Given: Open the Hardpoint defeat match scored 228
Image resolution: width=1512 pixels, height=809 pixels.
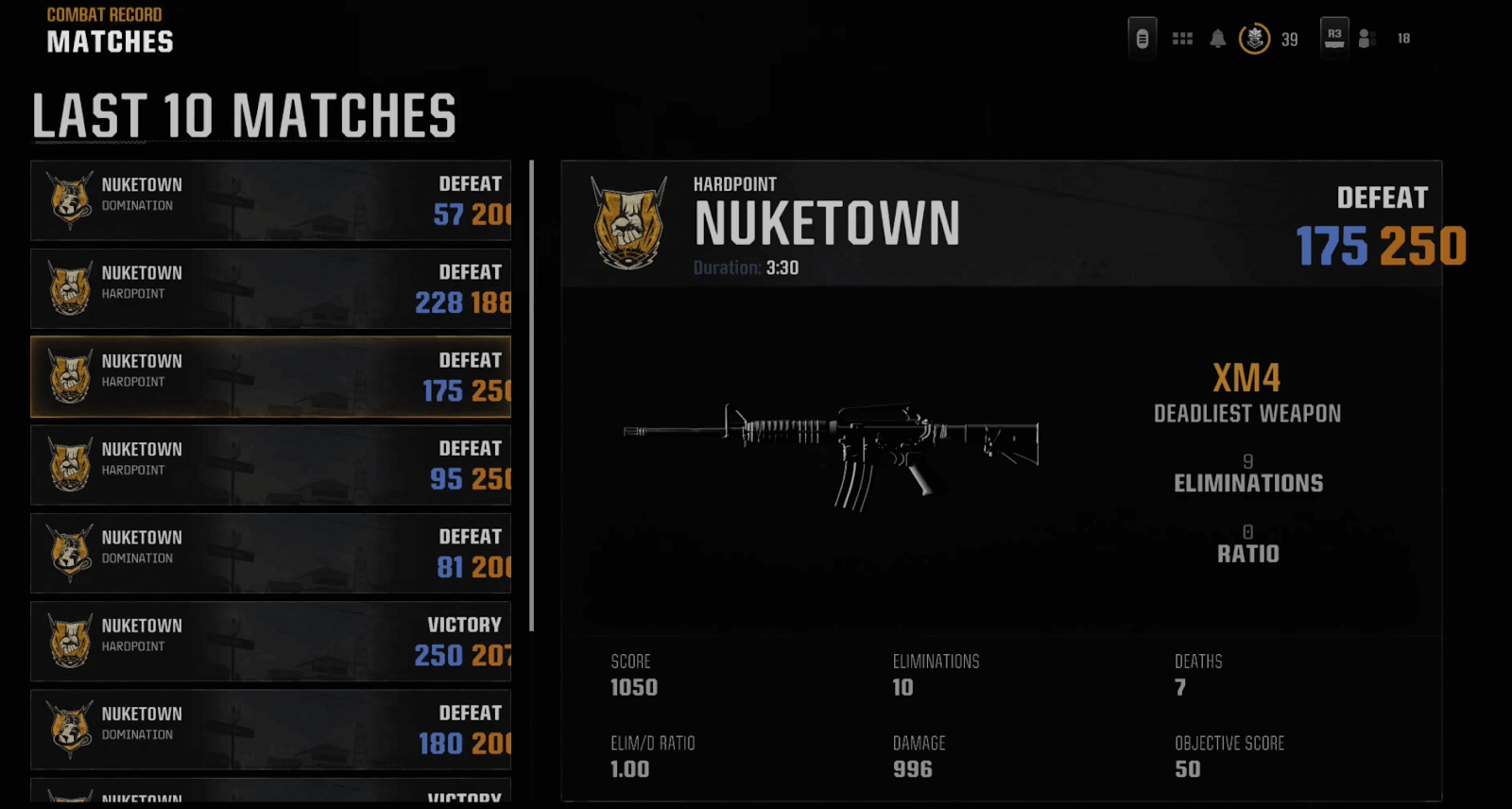Looking at the screenshot, I should point(270,288).
